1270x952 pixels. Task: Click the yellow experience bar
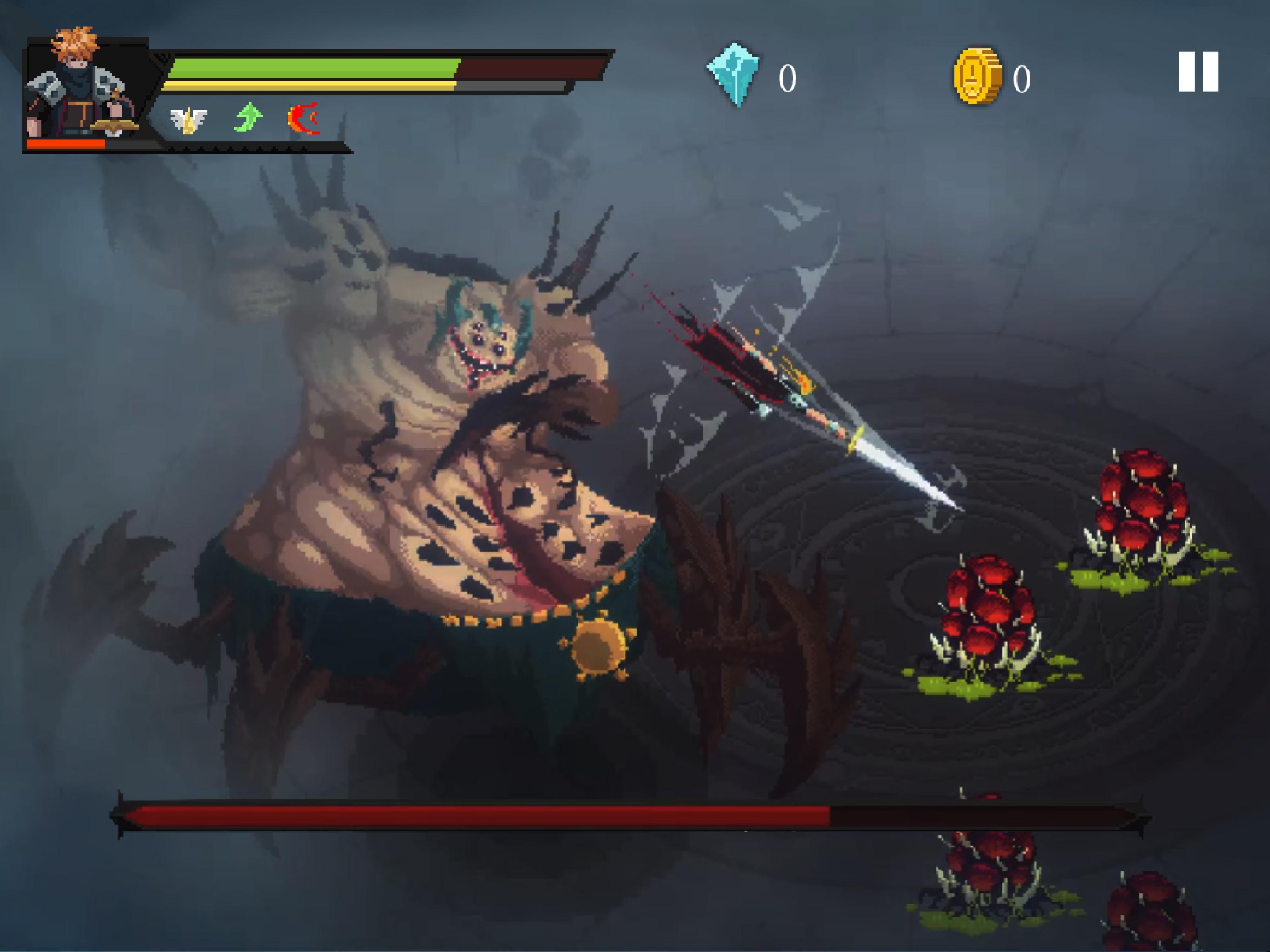(x=310, y=86)
